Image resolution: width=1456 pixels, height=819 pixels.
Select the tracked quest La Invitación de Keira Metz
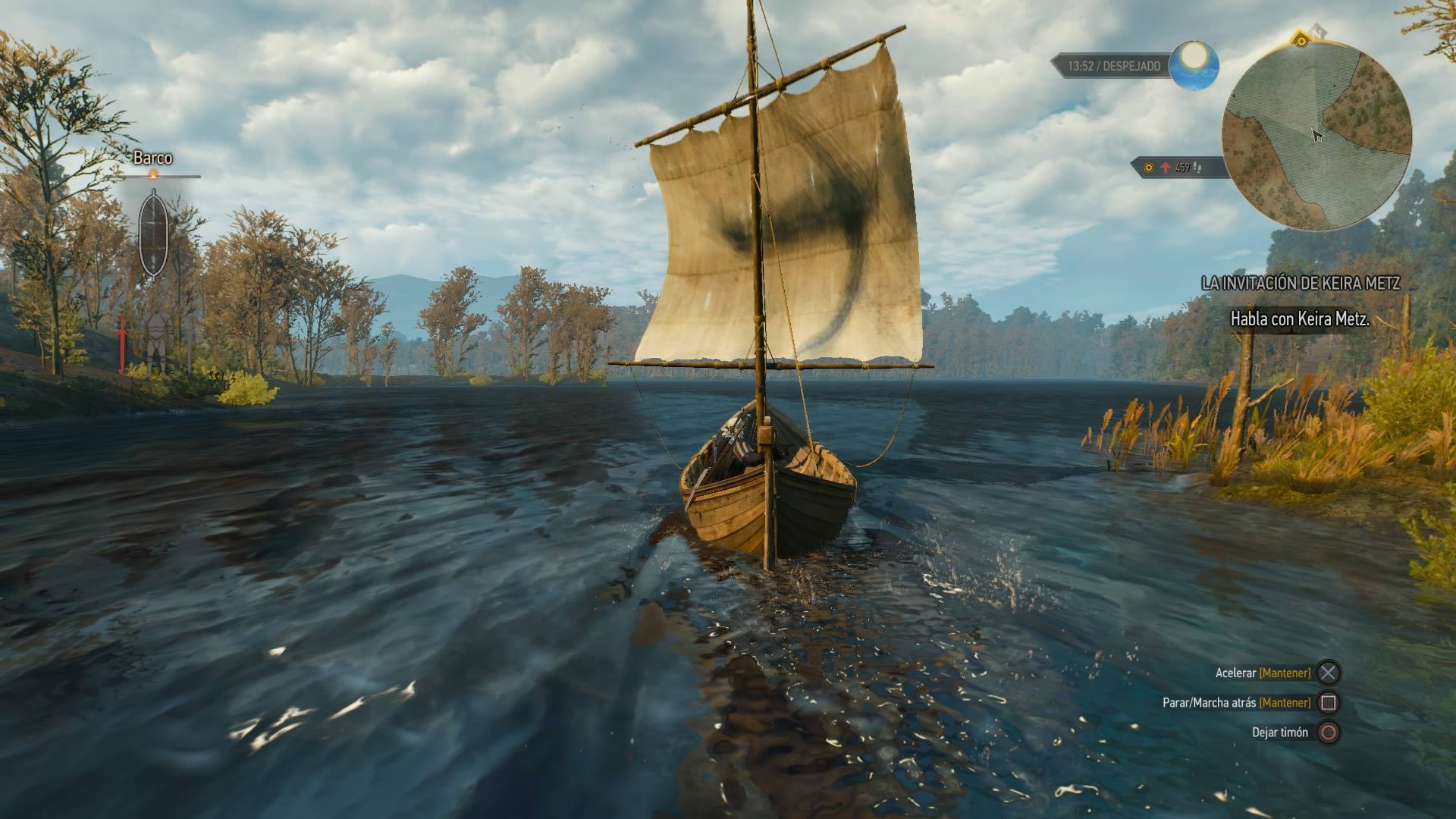(1300, 283)
